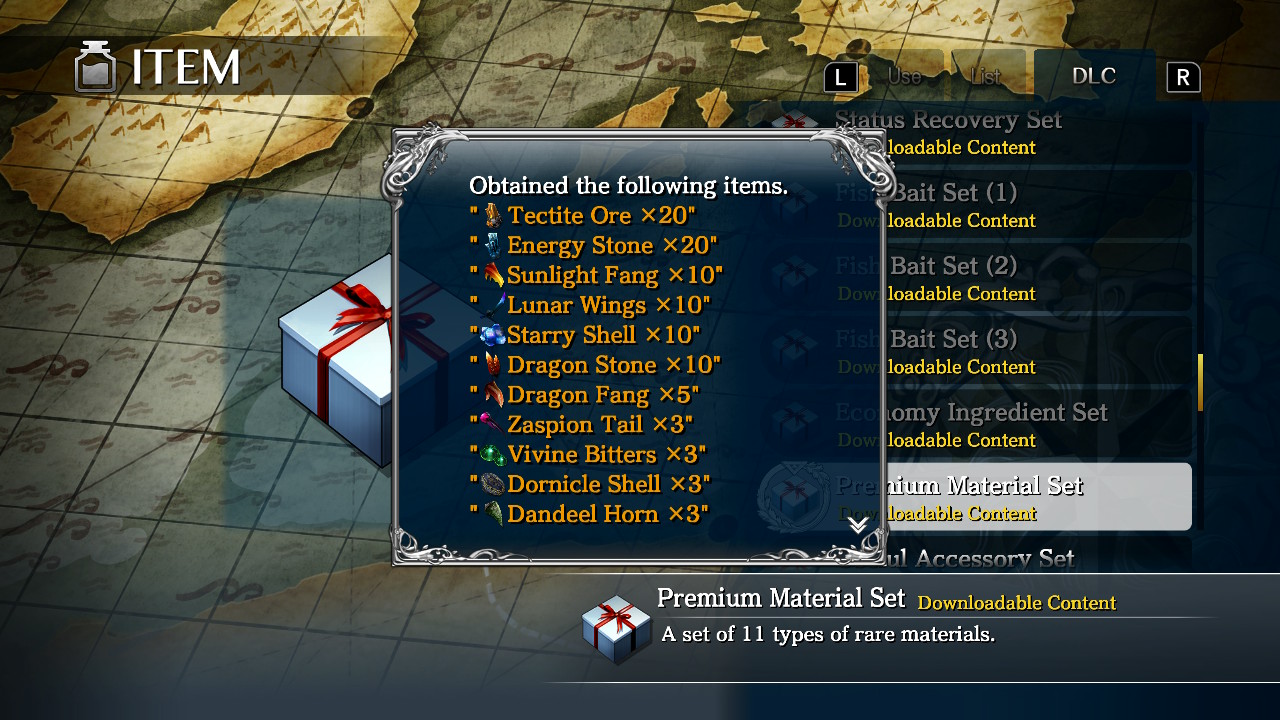Click the Zaspion Tail item icon

click(x=494, y=424)
